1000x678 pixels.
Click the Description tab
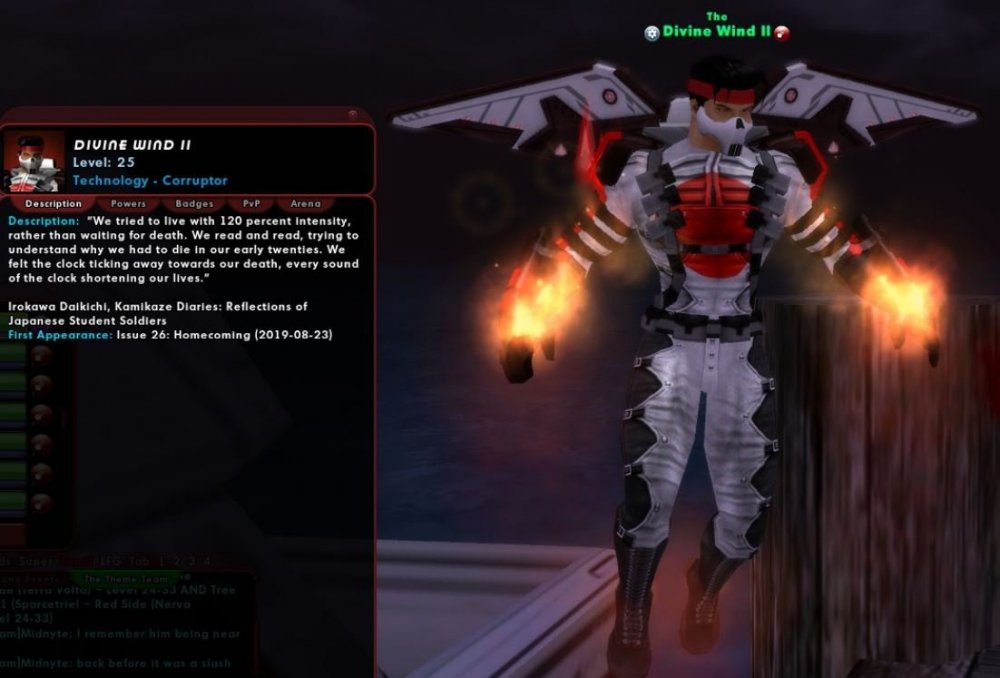point(54,204)
